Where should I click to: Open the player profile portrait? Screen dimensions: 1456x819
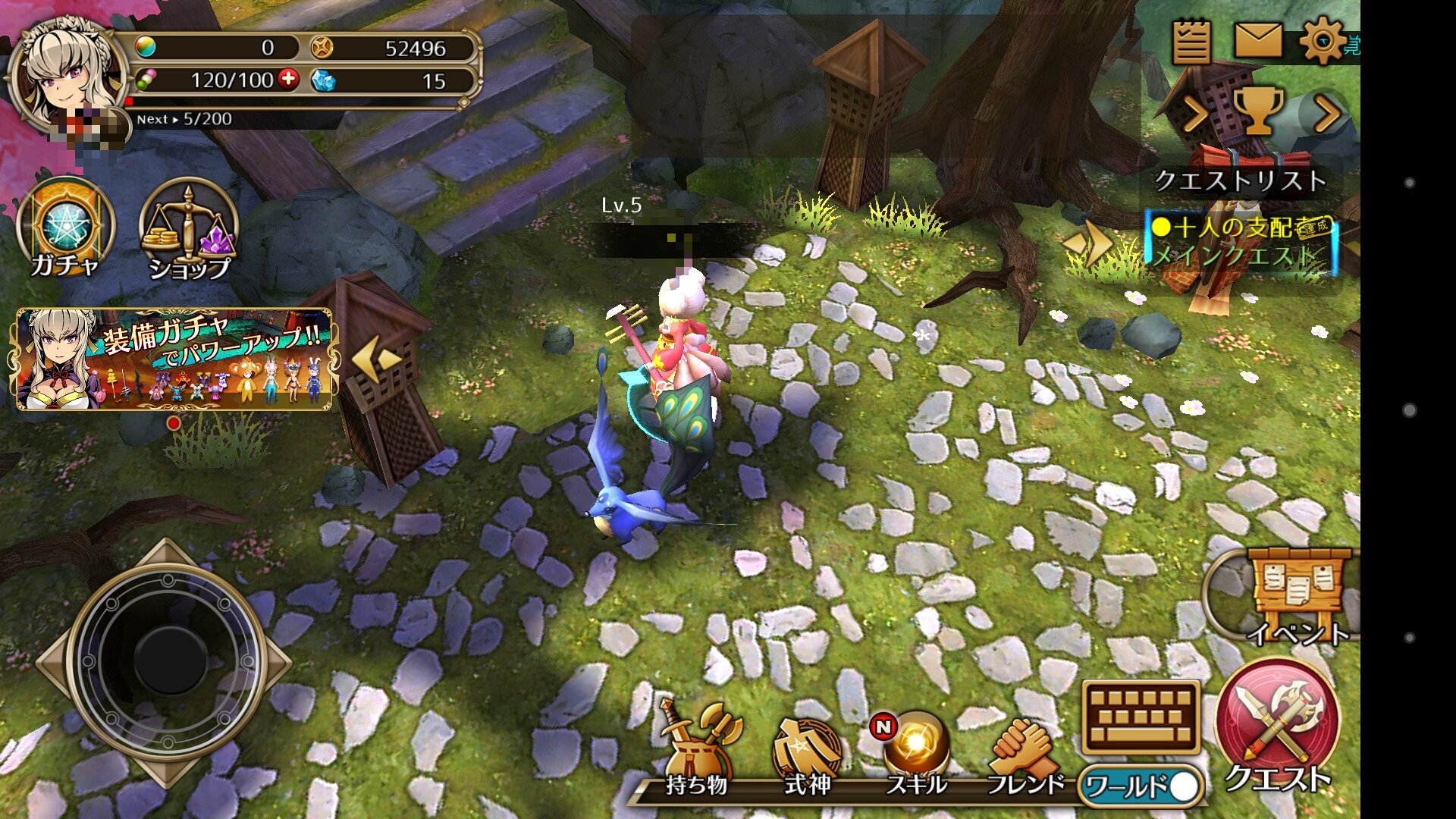coord(67,76)
